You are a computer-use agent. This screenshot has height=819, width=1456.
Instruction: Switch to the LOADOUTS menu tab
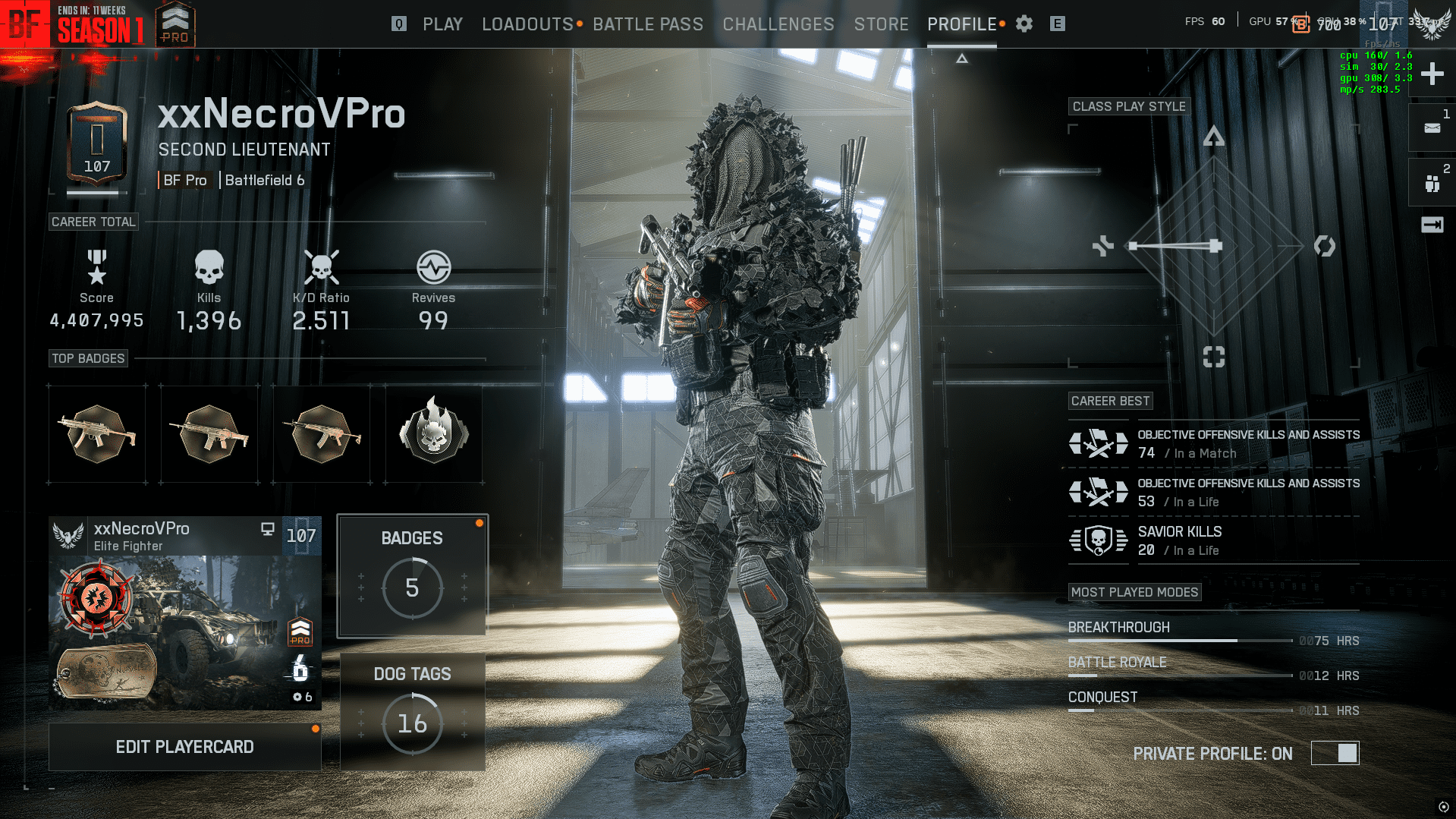(x=527, y=24)
